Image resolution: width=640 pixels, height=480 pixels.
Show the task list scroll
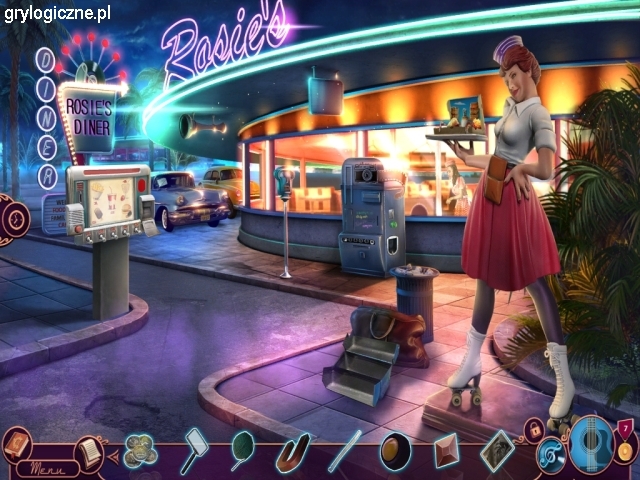click(x=88, y=451)
